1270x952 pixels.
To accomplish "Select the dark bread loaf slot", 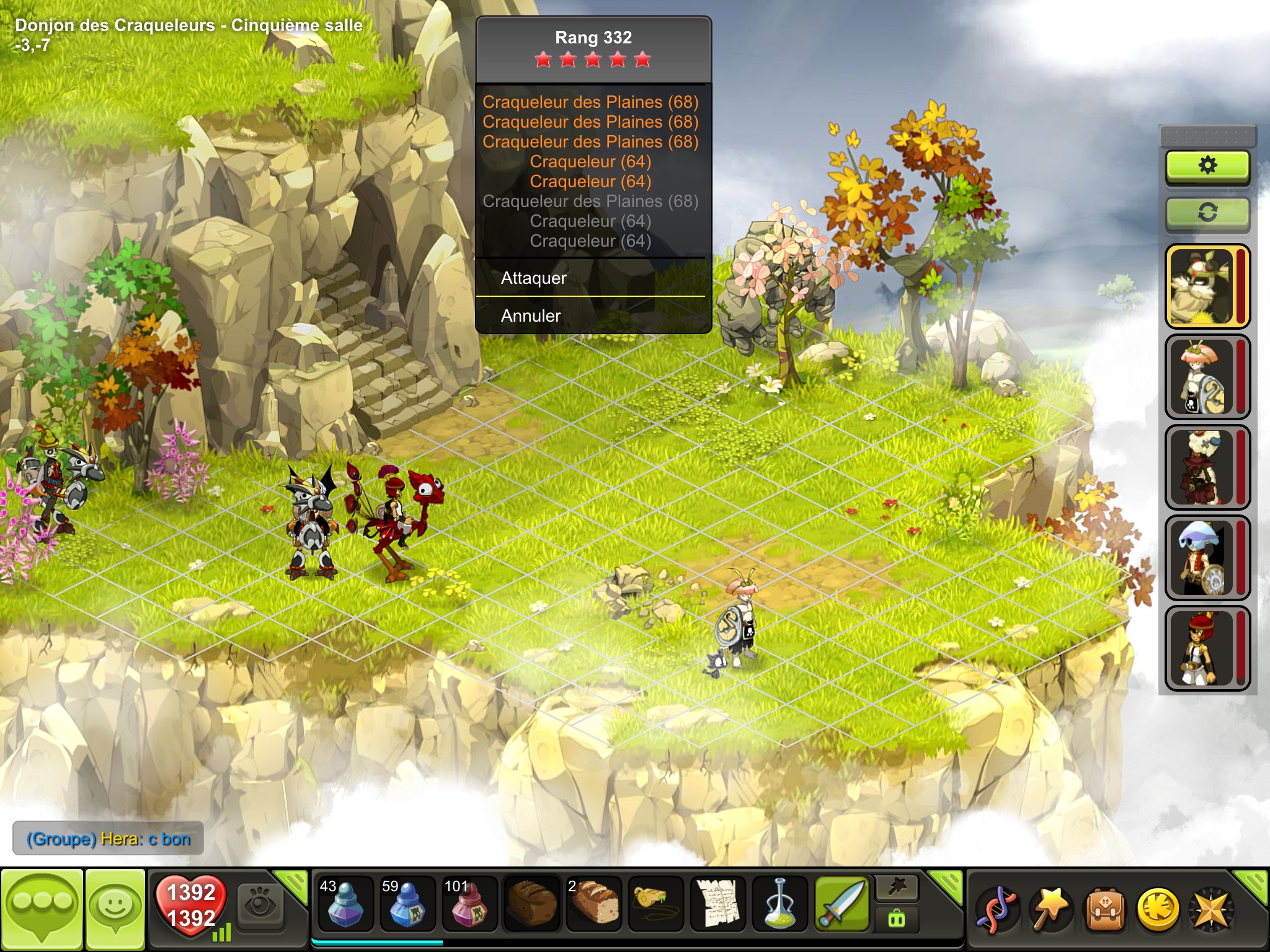I will [x=531, y=904].
